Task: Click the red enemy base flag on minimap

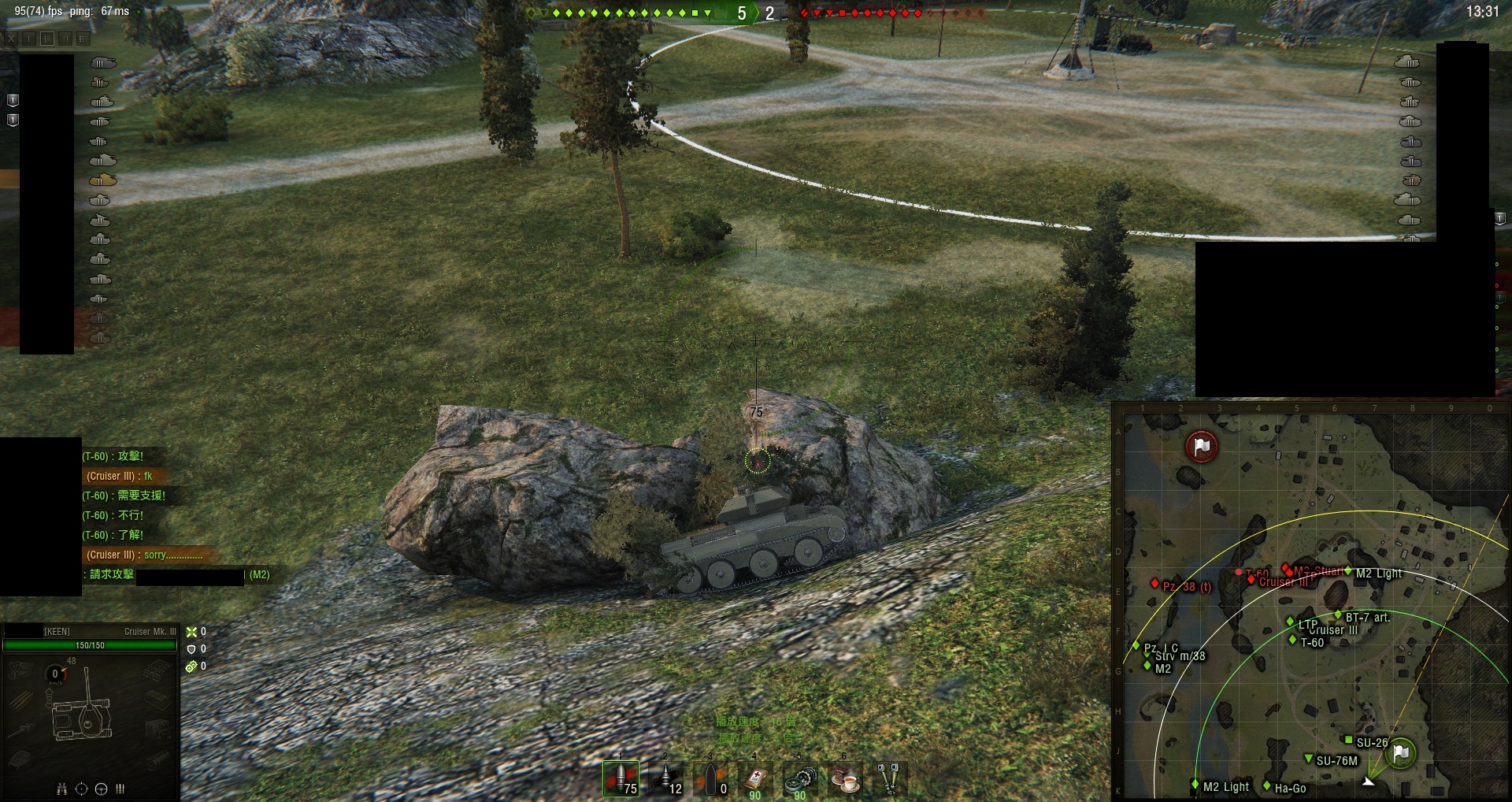Action: [x=1202, y=447]
